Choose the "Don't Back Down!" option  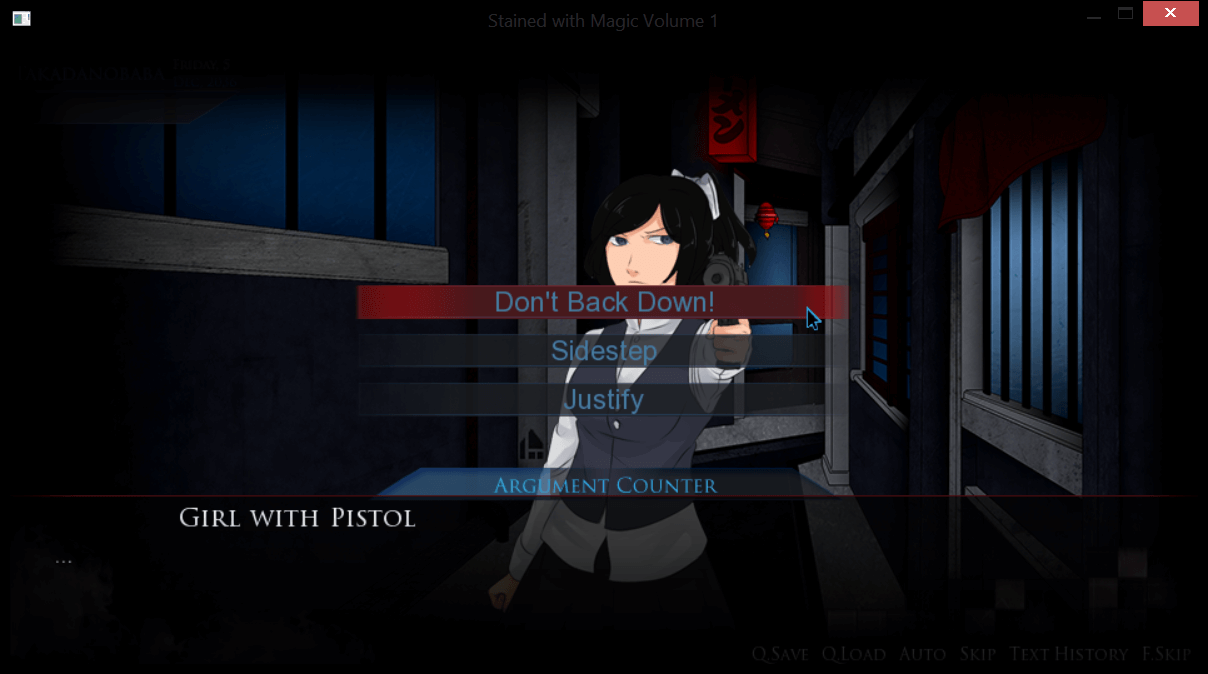(x=604, y=302)
